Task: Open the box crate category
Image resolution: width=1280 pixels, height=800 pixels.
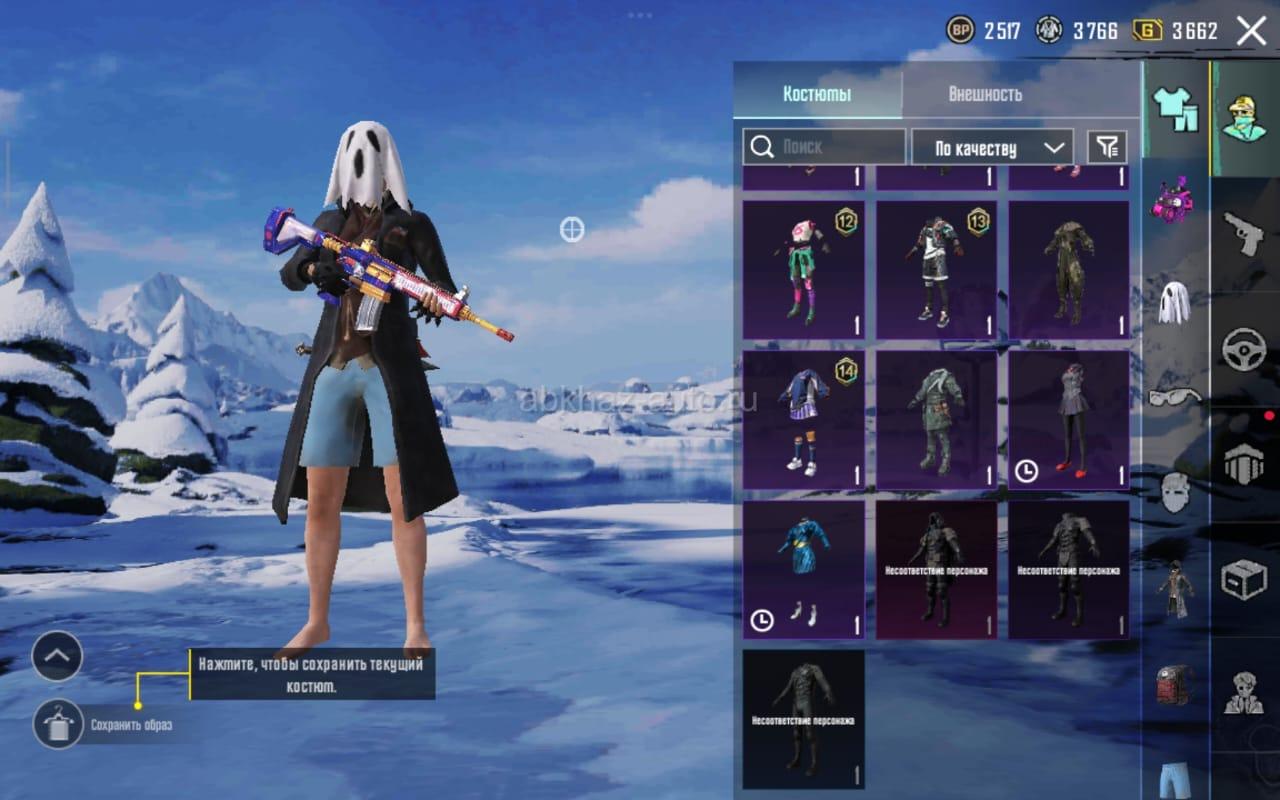Action: click(1244, 578)
